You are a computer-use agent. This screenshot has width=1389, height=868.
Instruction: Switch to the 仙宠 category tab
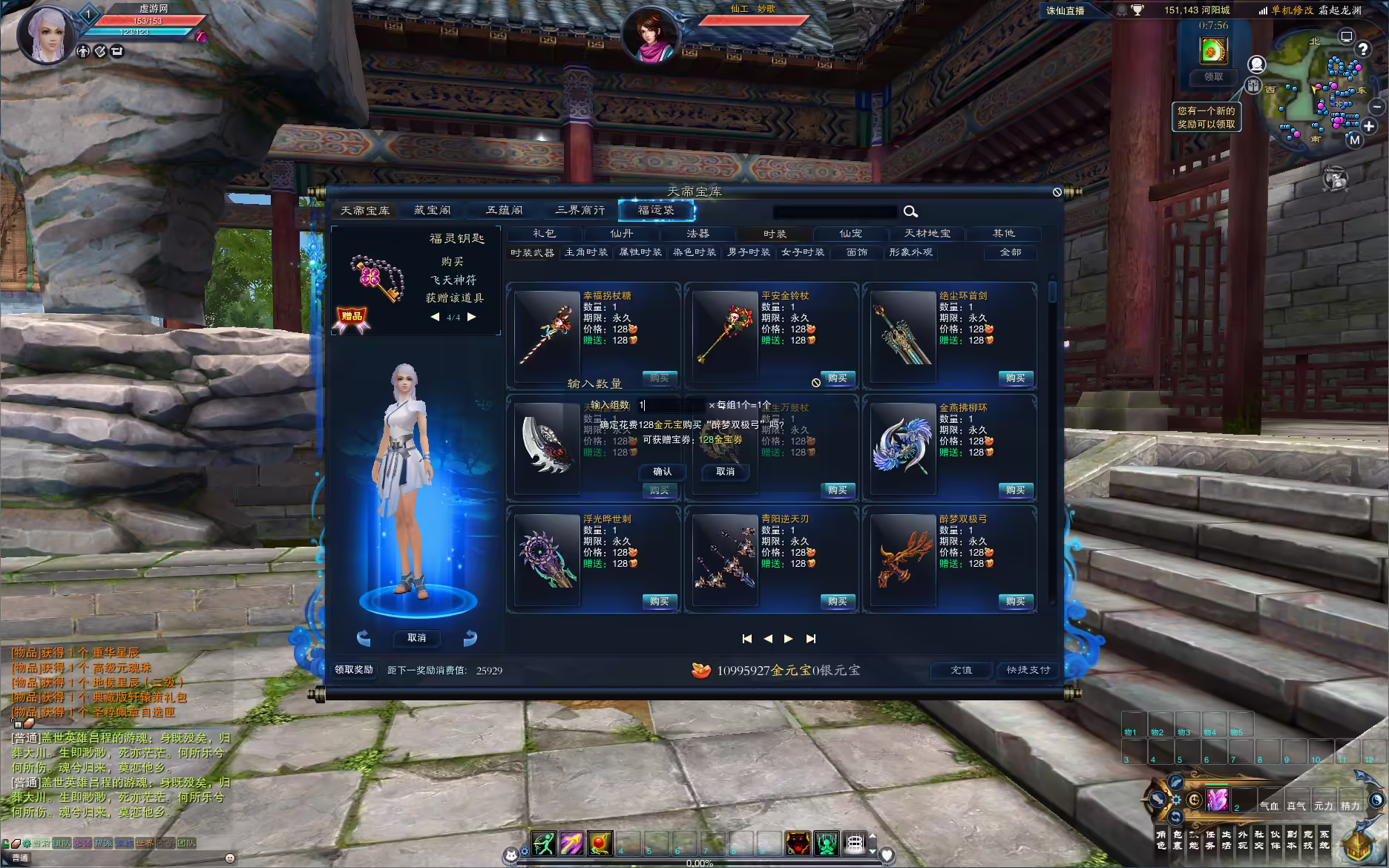[850, 233]
